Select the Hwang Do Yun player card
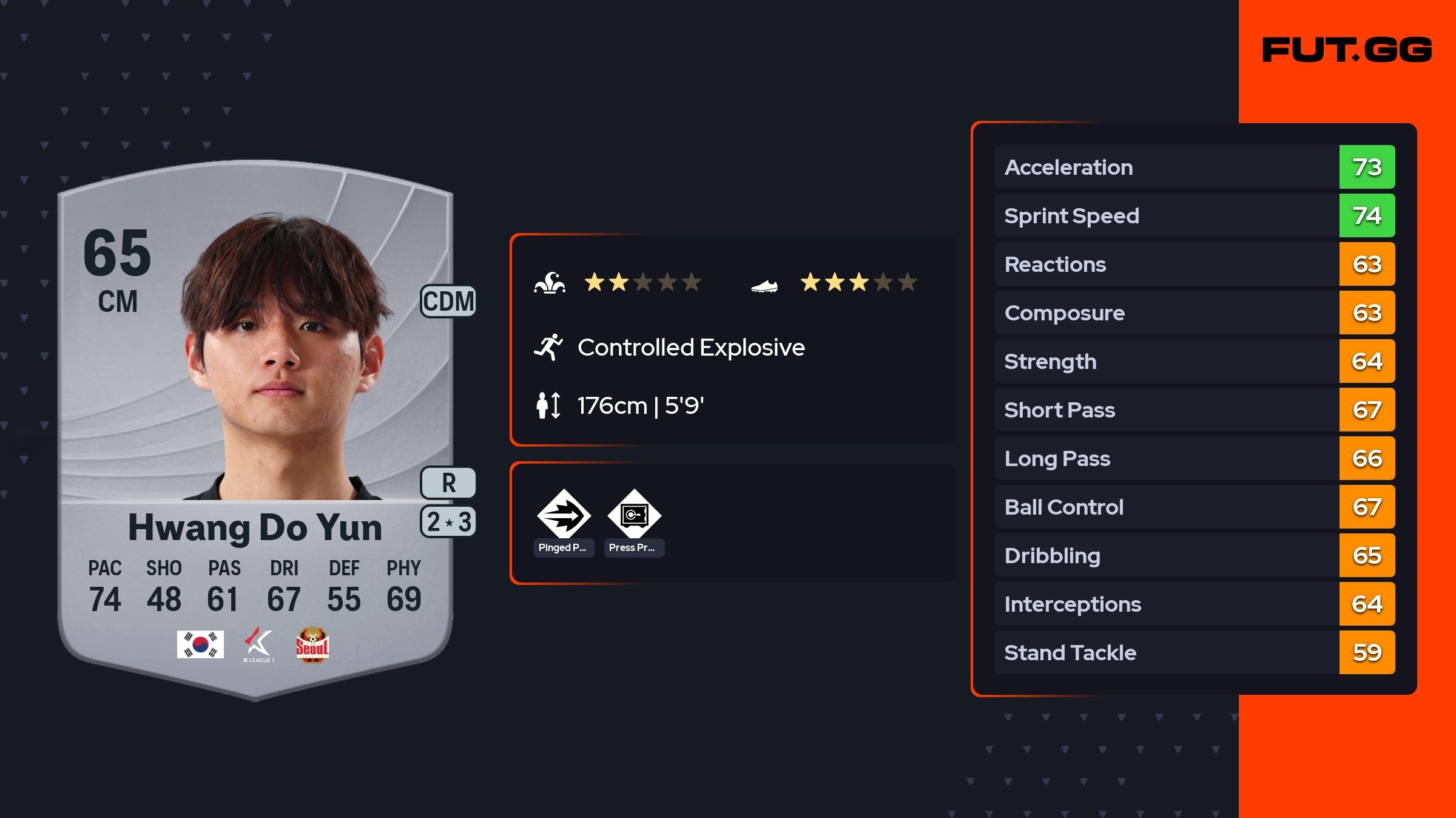This screenshot has height=818, width=1456. [255, 425]
